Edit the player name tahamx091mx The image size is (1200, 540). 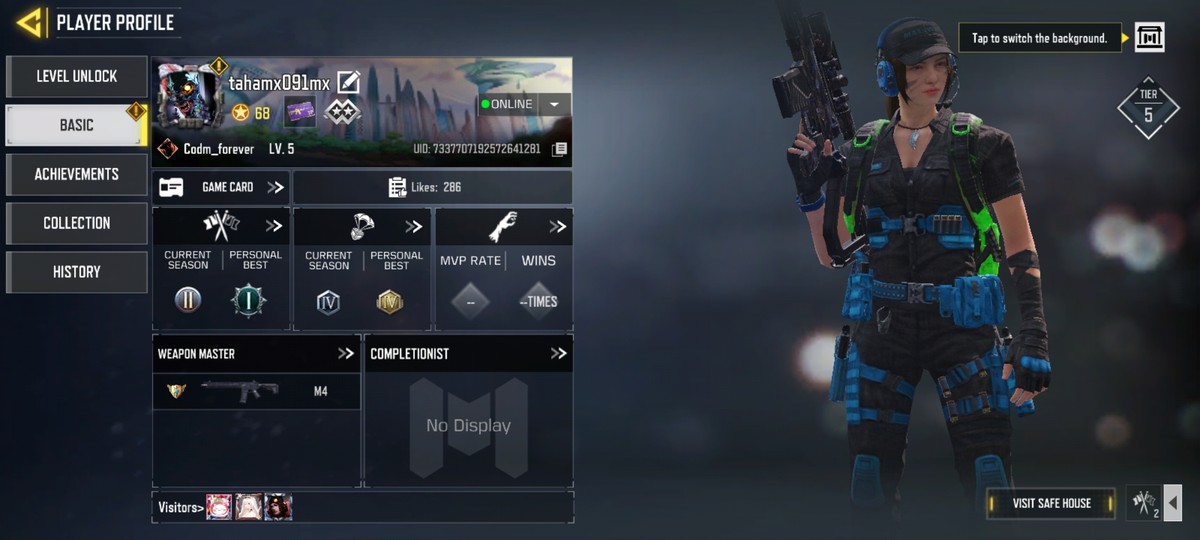tap(348, 82)
